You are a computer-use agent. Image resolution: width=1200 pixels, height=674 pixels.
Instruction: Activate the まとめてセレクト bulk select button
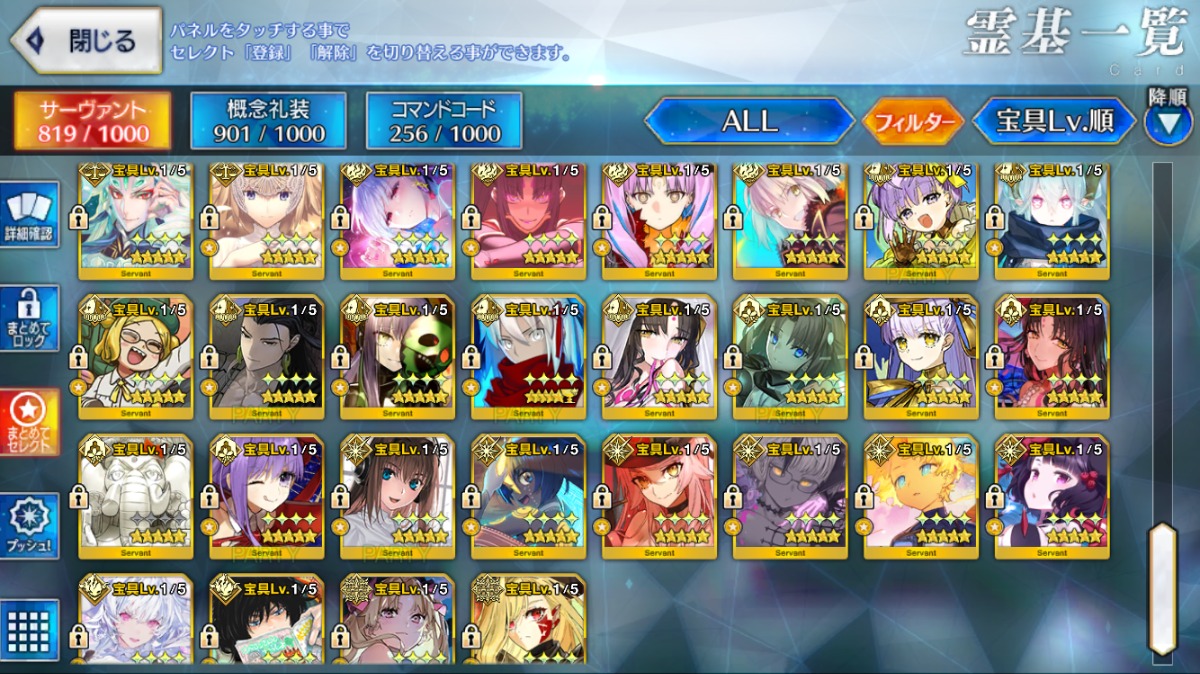click(x=30, y=422)
